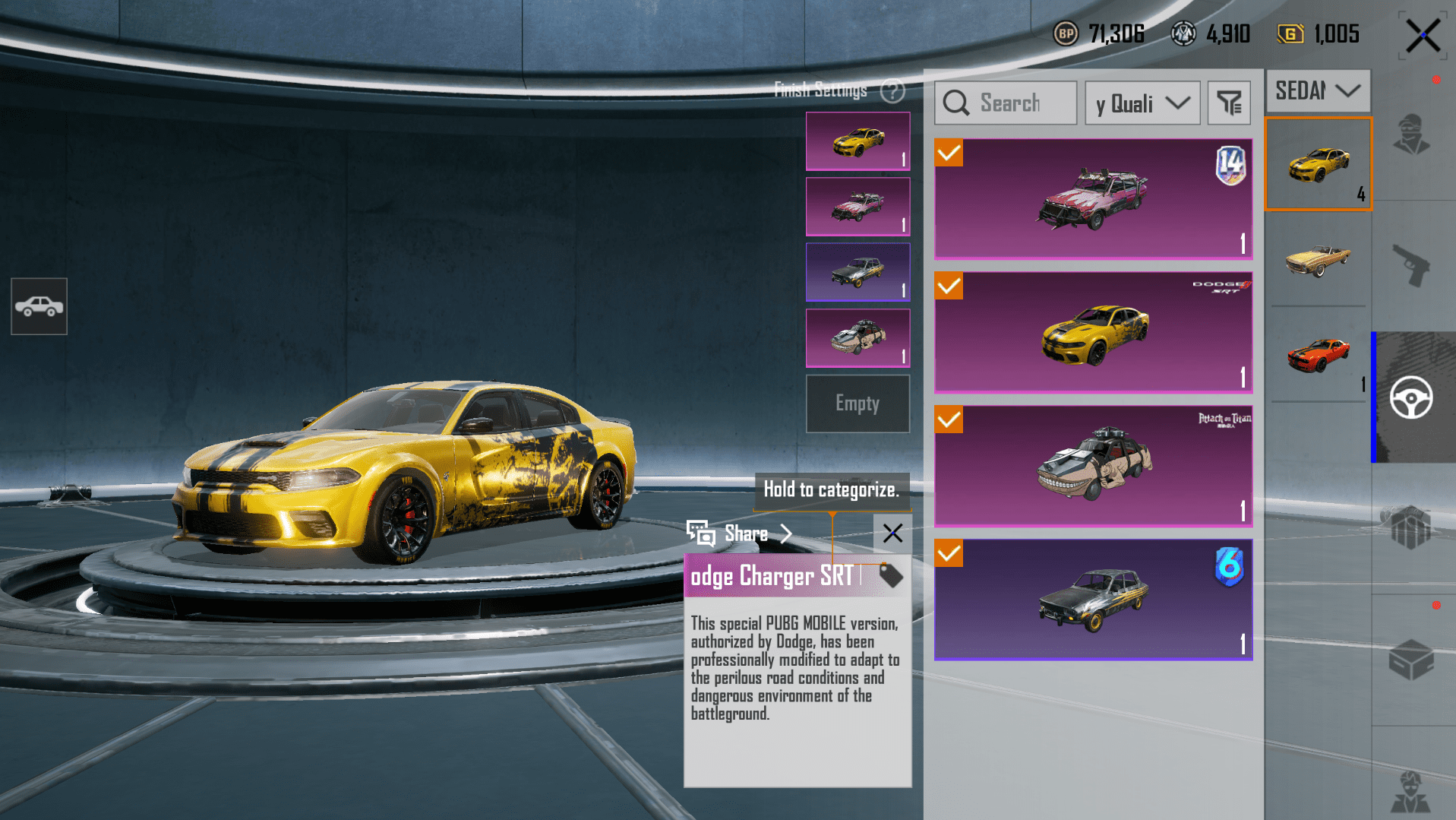Select the black and gold sedan skin

1093,600
